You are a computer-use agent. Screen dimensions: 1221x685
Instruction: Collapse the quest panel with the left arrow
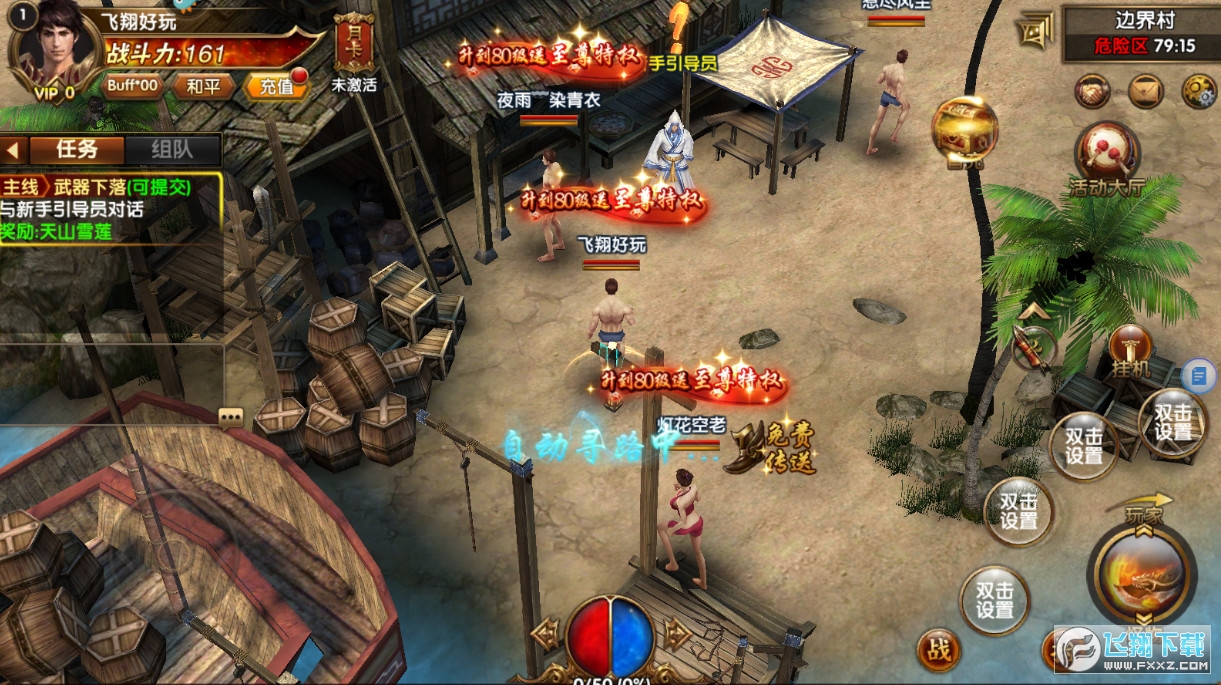14,149
